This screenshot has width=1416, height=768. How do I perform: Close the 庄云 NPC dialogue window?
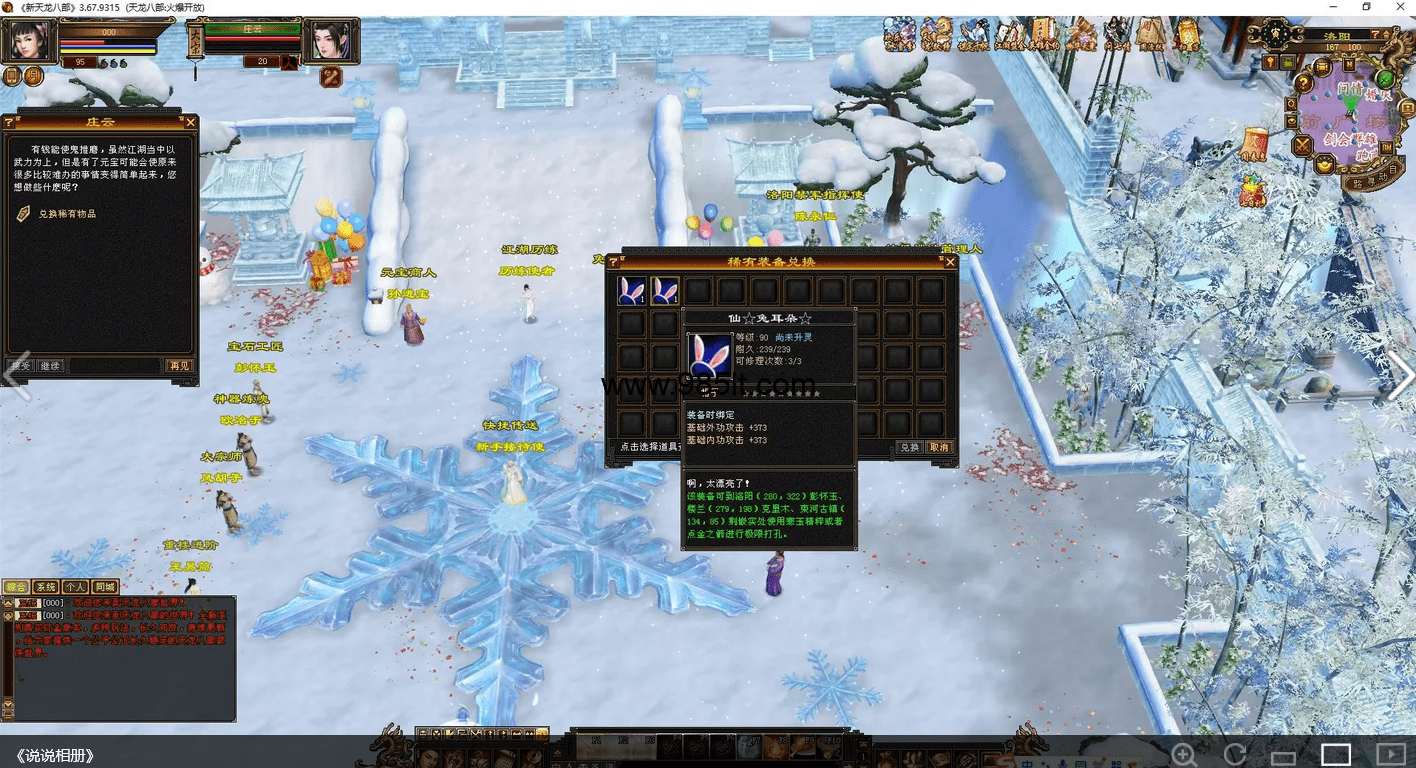(x=190, y=122)
